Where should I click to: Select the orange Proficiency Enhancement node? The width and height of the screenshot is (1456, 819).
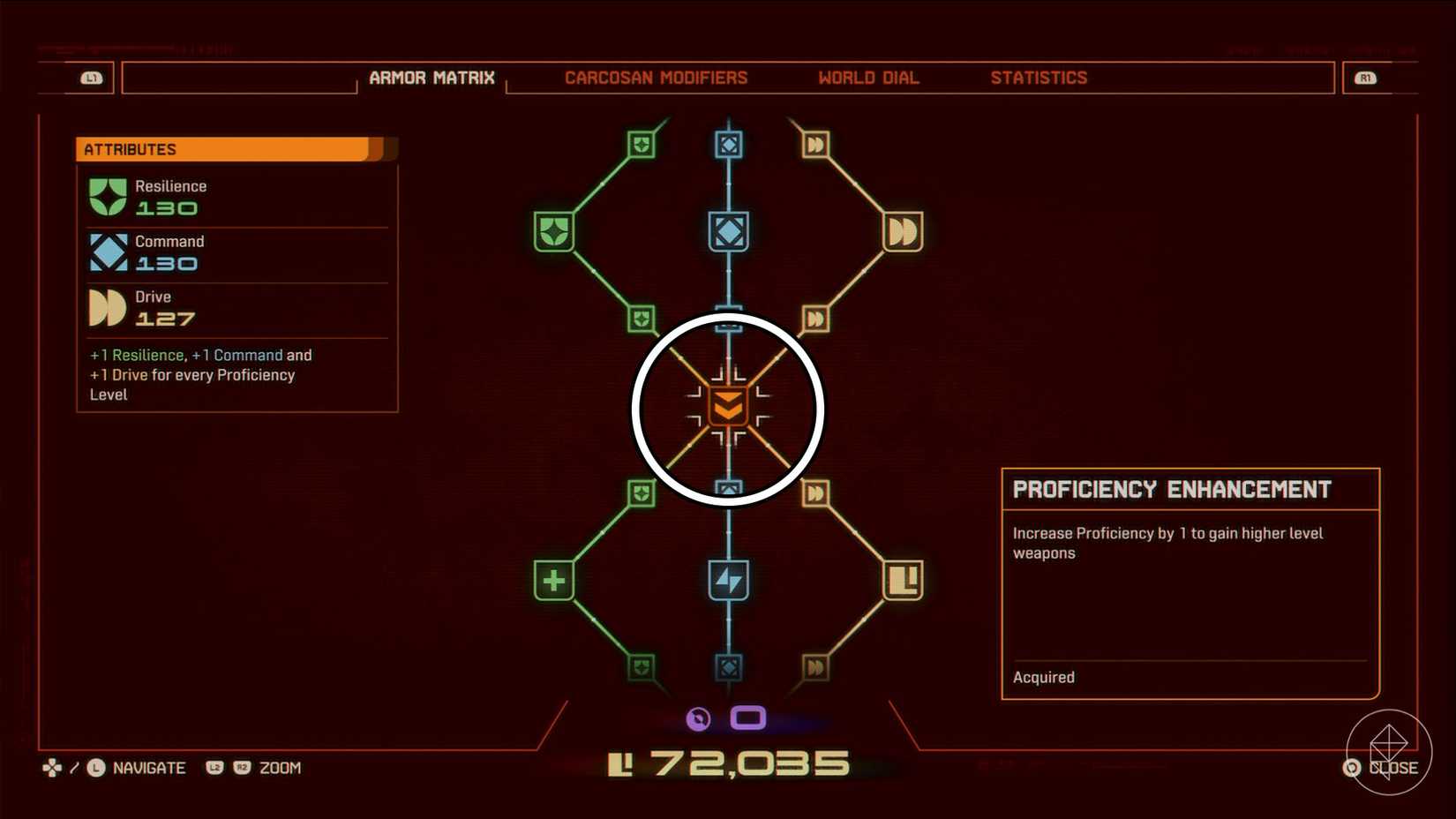[x=726, y=408]
